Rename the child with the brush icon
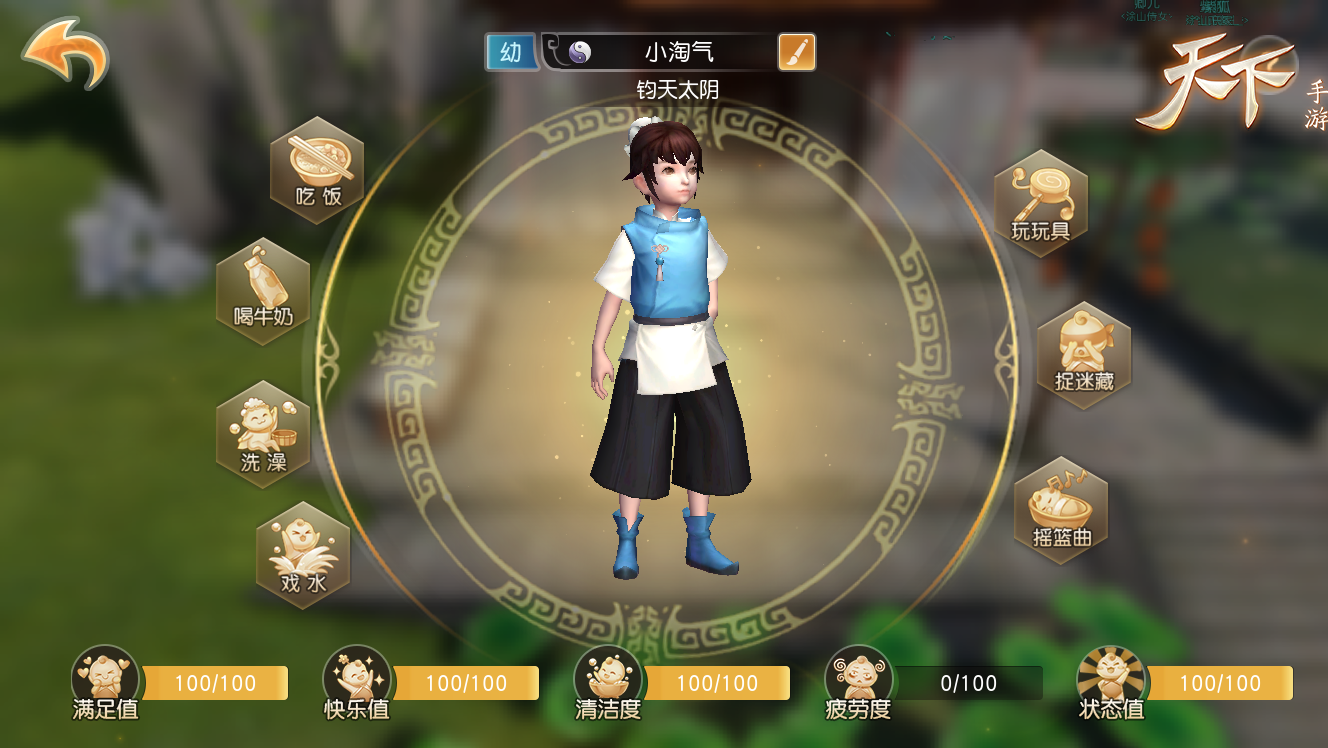 [x=796, y=52]
